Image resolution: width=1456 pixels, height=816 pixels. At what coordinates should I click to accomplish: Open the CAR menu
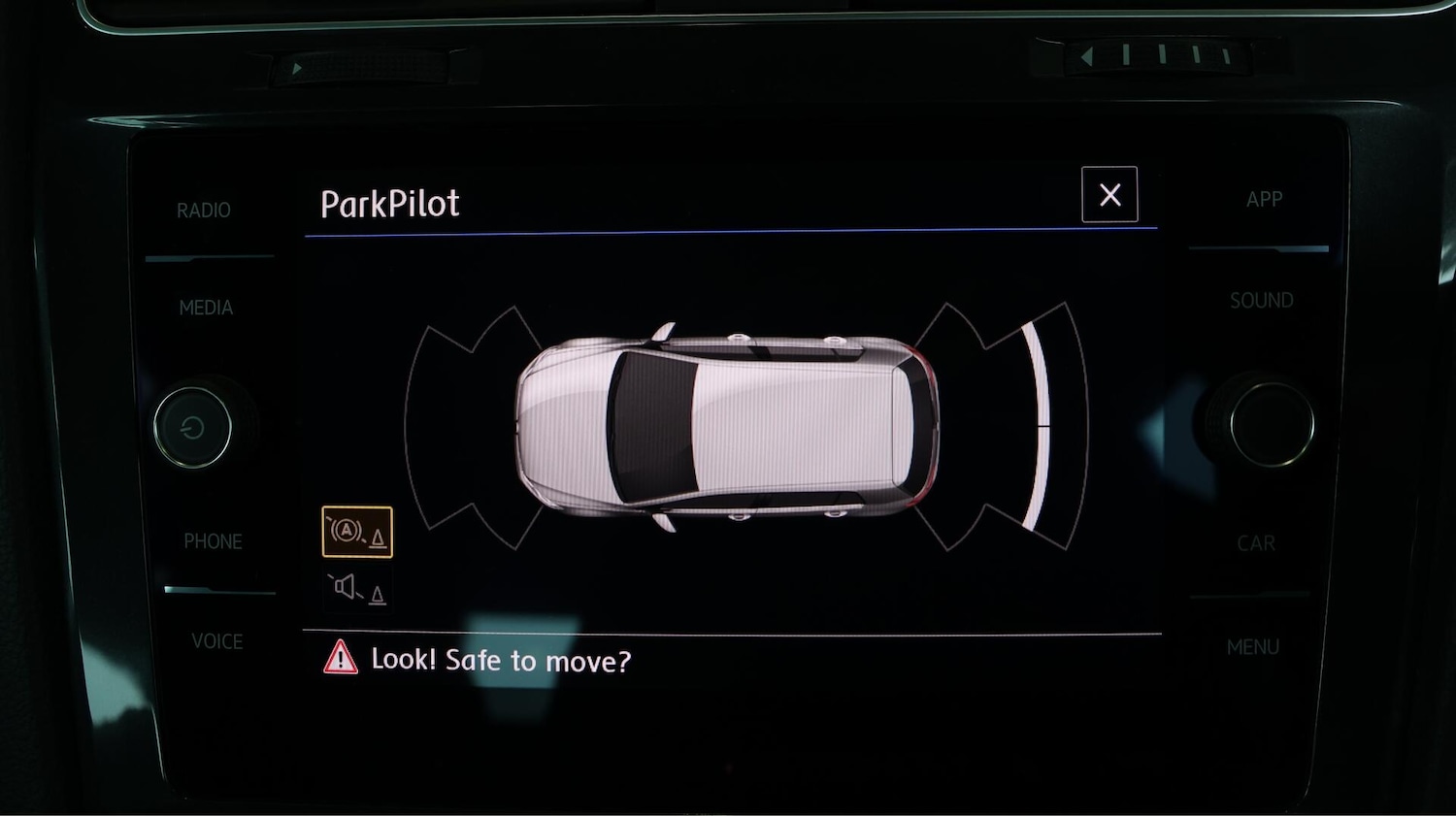point(1256,543)
